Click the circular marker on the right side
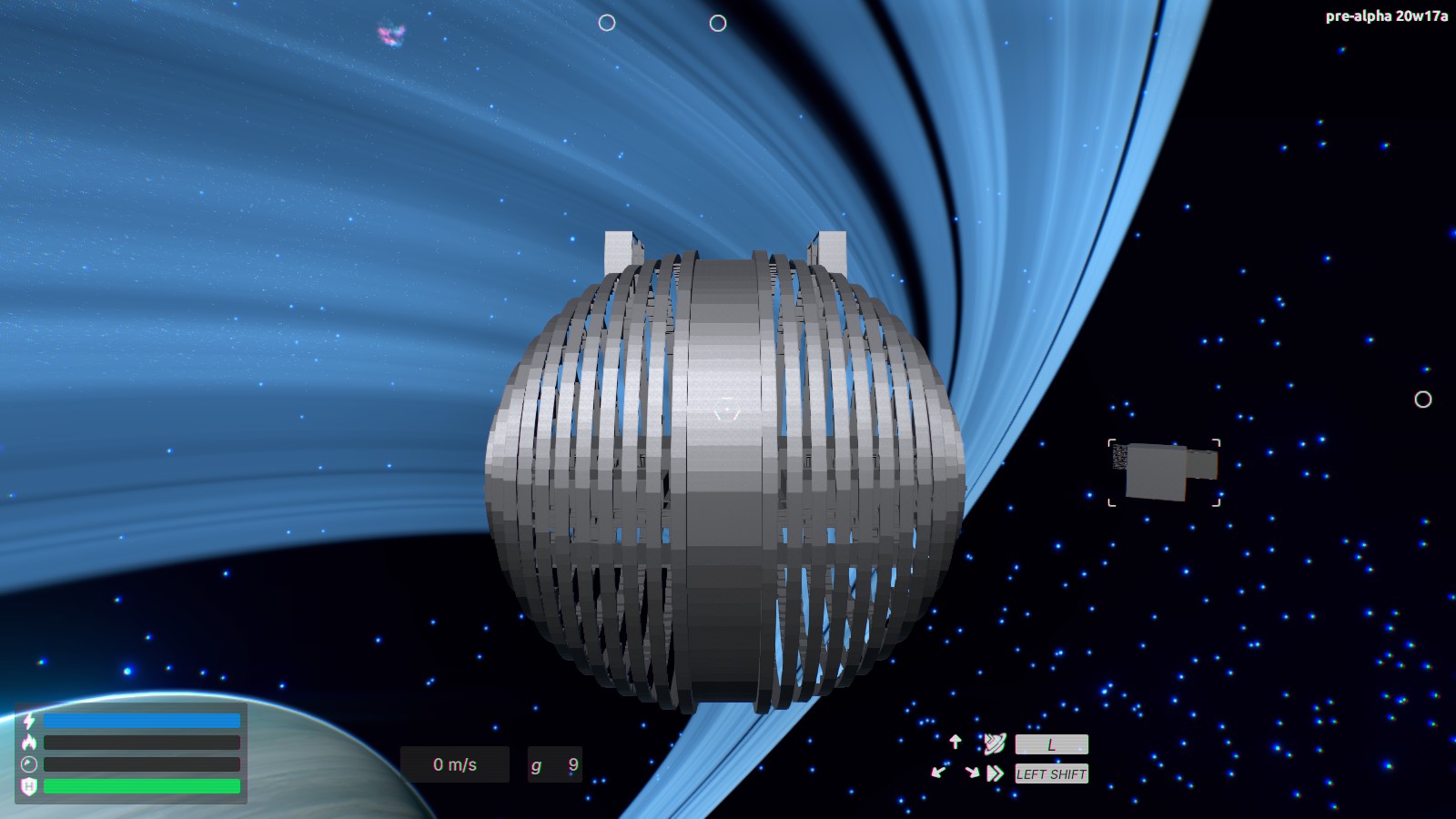1456x819 pixels. point(1422,399)
